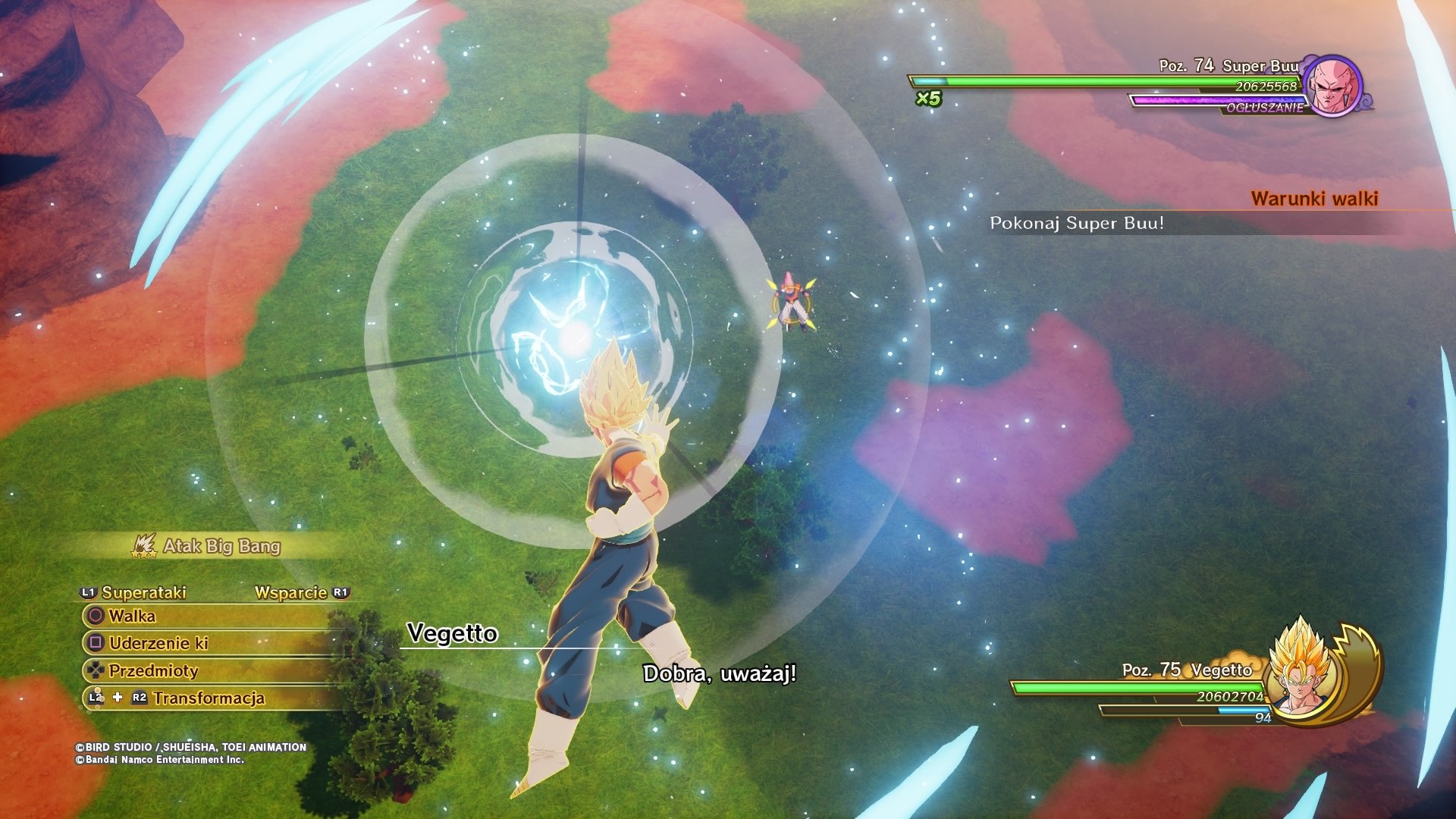Switch to the Wsparcie palette
Image resolution: width=1456 pixels, height=819 pixels.
pos(291,592)
